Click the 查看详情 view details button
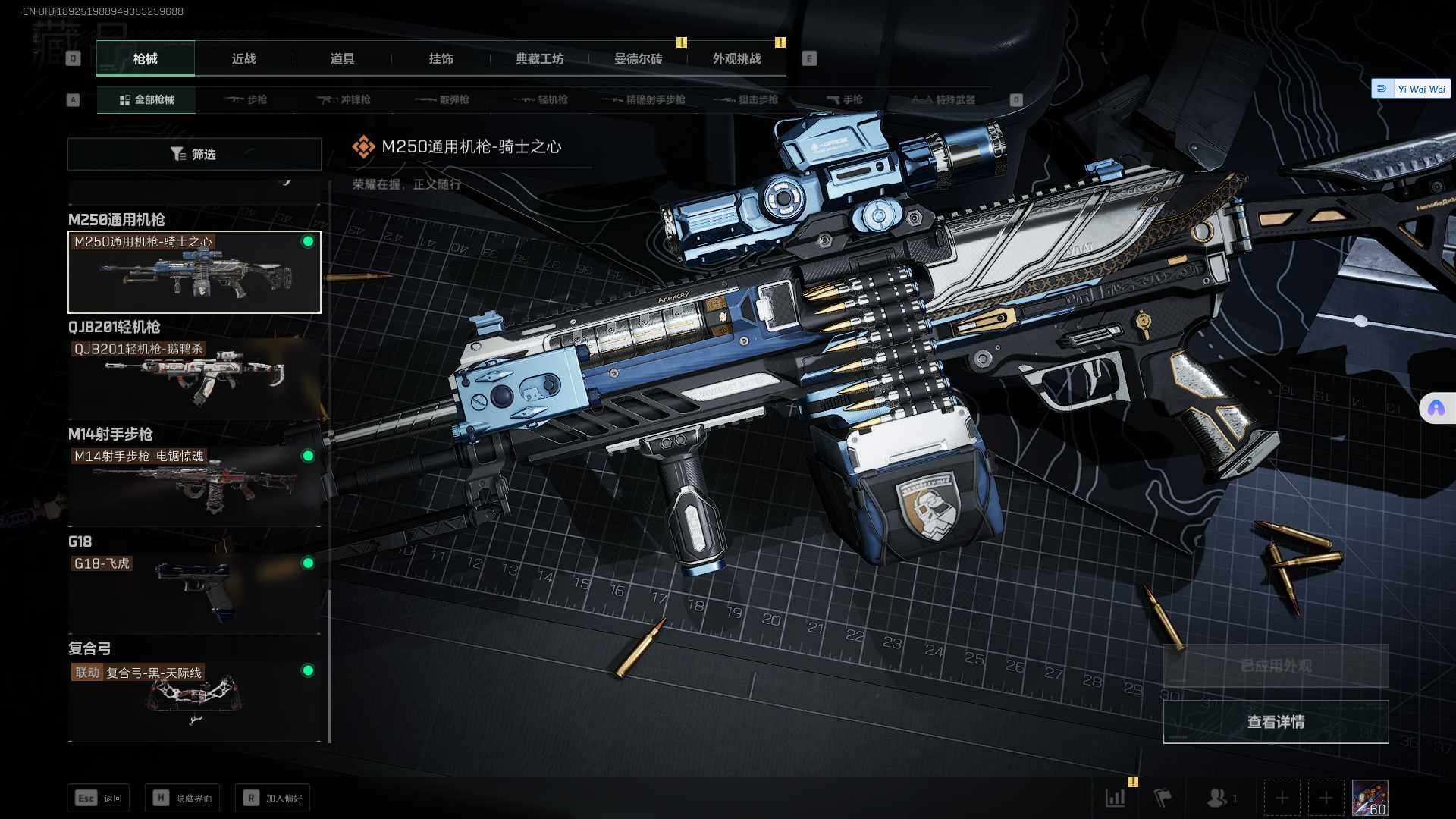This screenshot has width=1456, height=819. coord(1276,722)
